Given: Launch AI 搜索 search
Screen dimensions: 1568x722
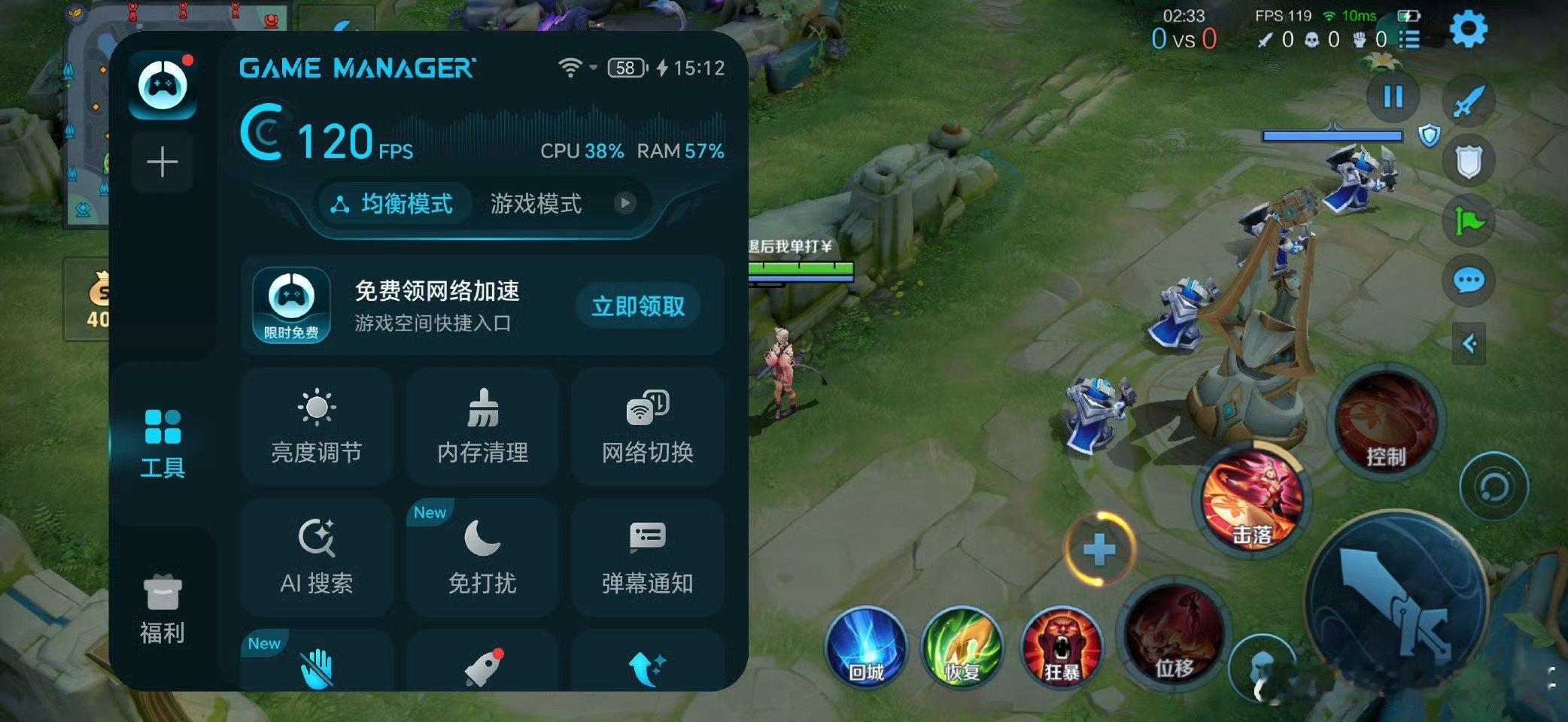Looking at the screenshot, I should 316,557.
